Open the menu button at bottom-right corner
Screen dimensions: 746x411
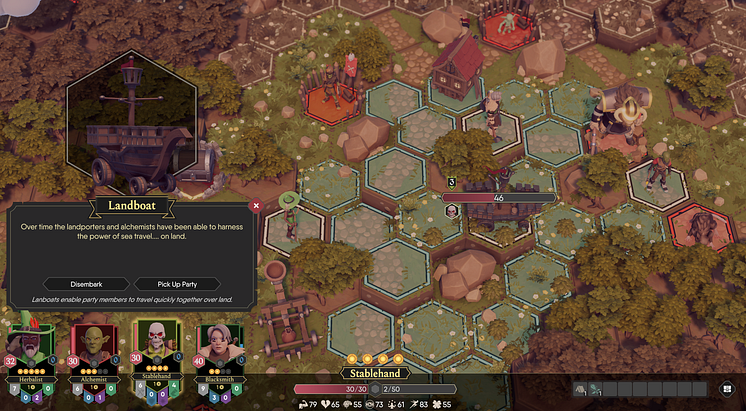[727, 389]
